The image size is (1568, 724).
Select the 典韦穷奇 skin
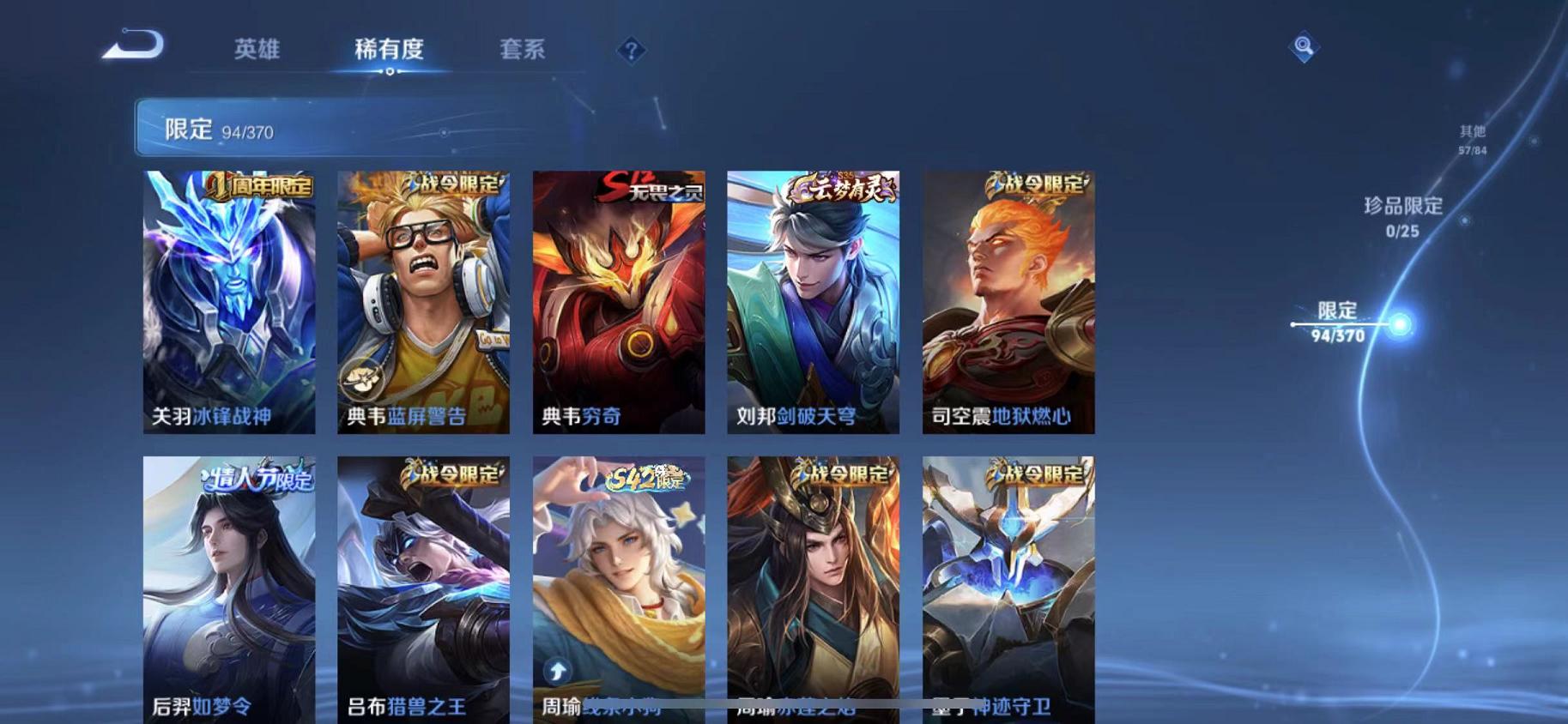tap(617, 300)
